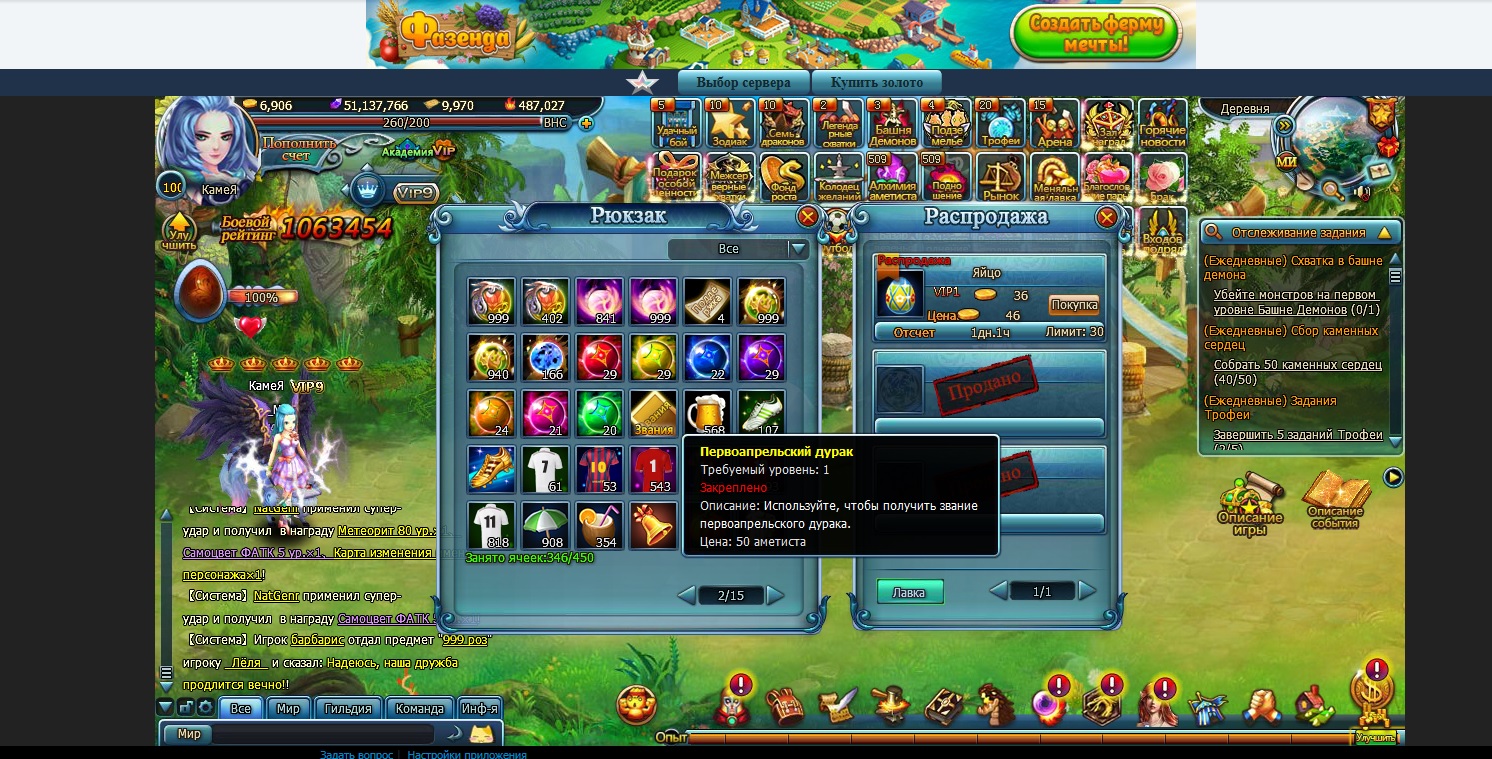The width and height of the screenshot is (1492, 759).
Task: Select the golden bell item slot
Action: [x=654, y=526]
